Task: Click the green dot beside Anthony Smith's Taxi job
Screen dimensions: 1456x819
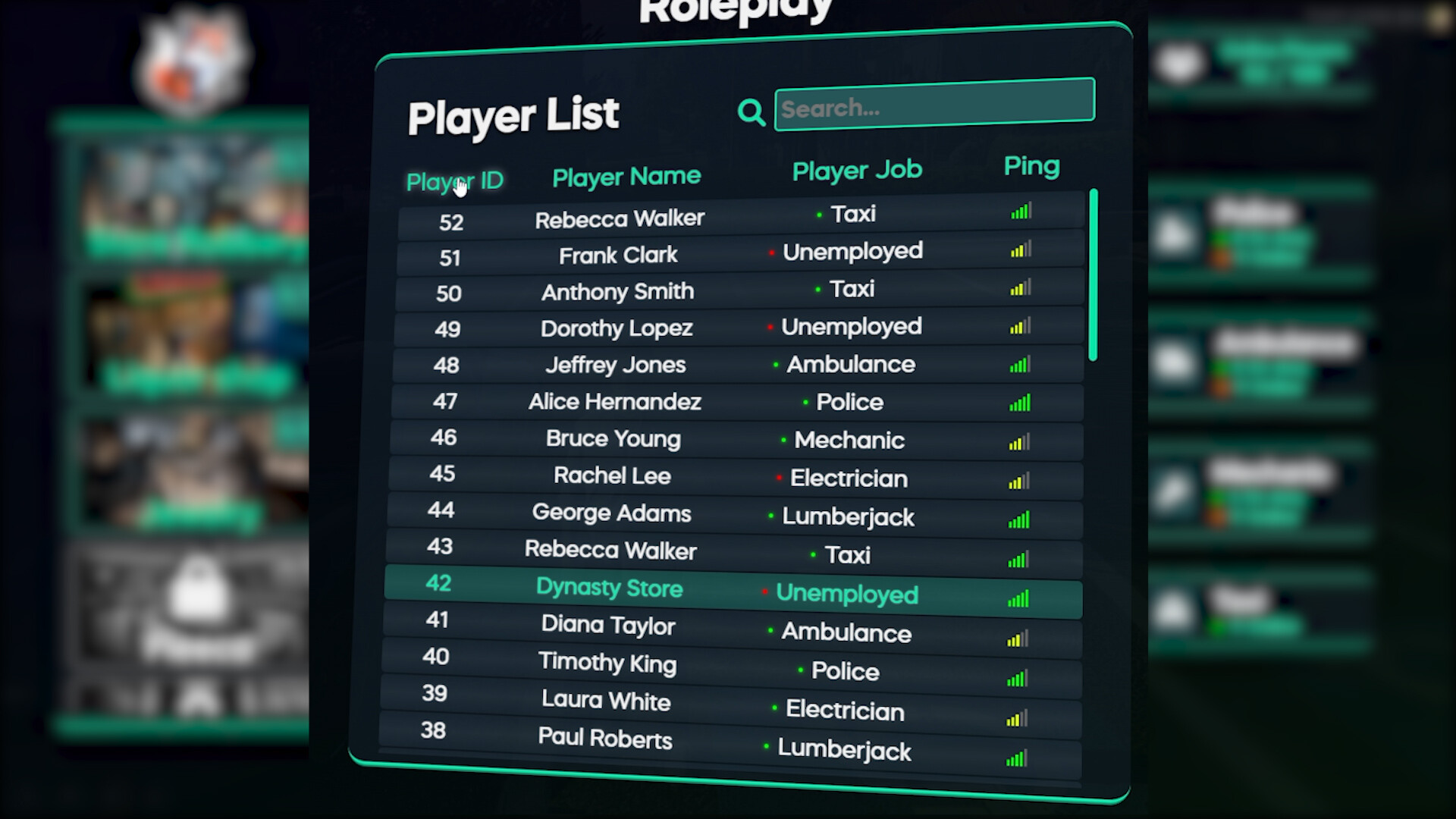Action: 819,290
